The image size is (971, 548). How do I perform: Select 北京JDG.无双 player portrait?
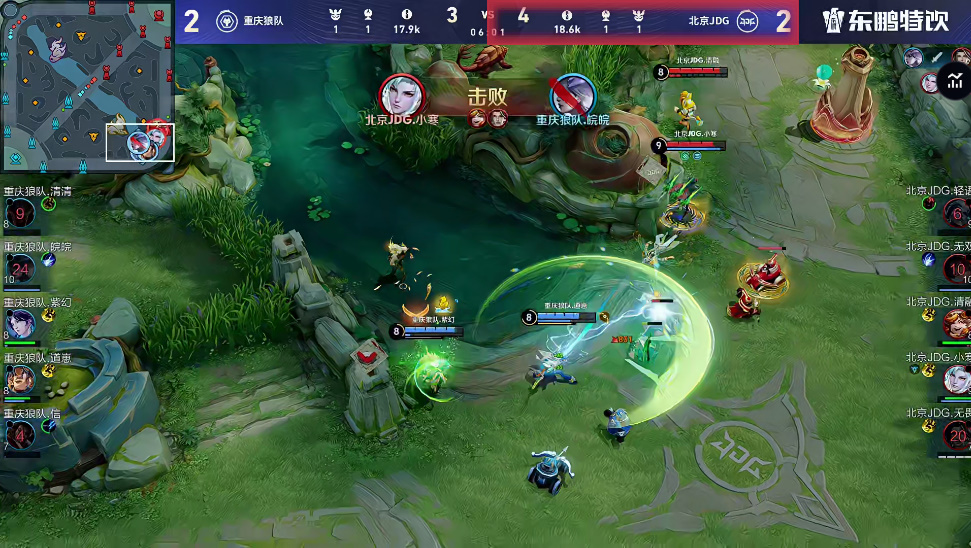tap(956, 268)
